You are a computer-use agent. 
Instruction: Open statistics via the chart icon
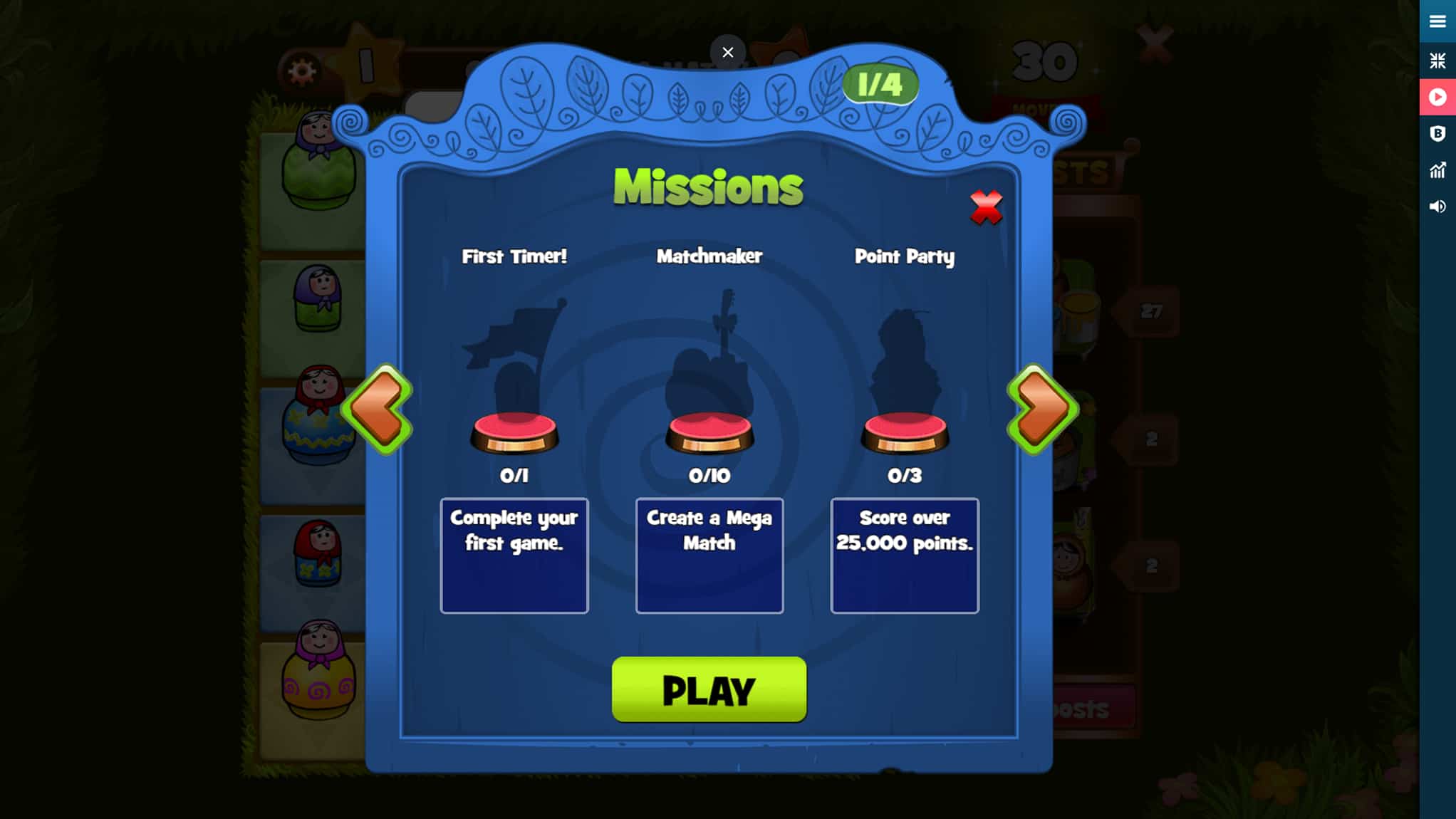coord(1438,170)
